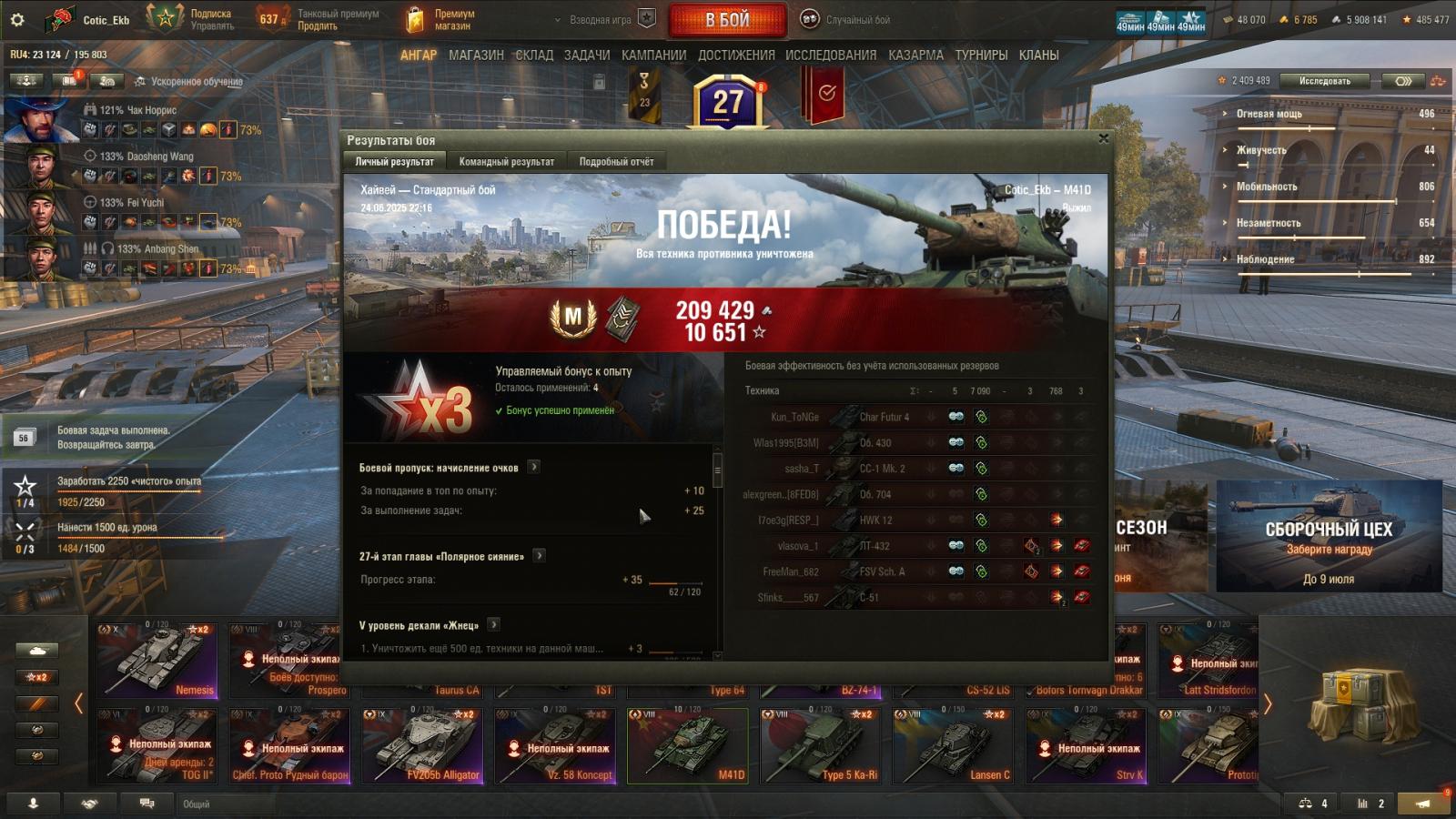1456x819 pixels.
Task: Go to the СКЛАД section
Action: (x=534, y=55)
